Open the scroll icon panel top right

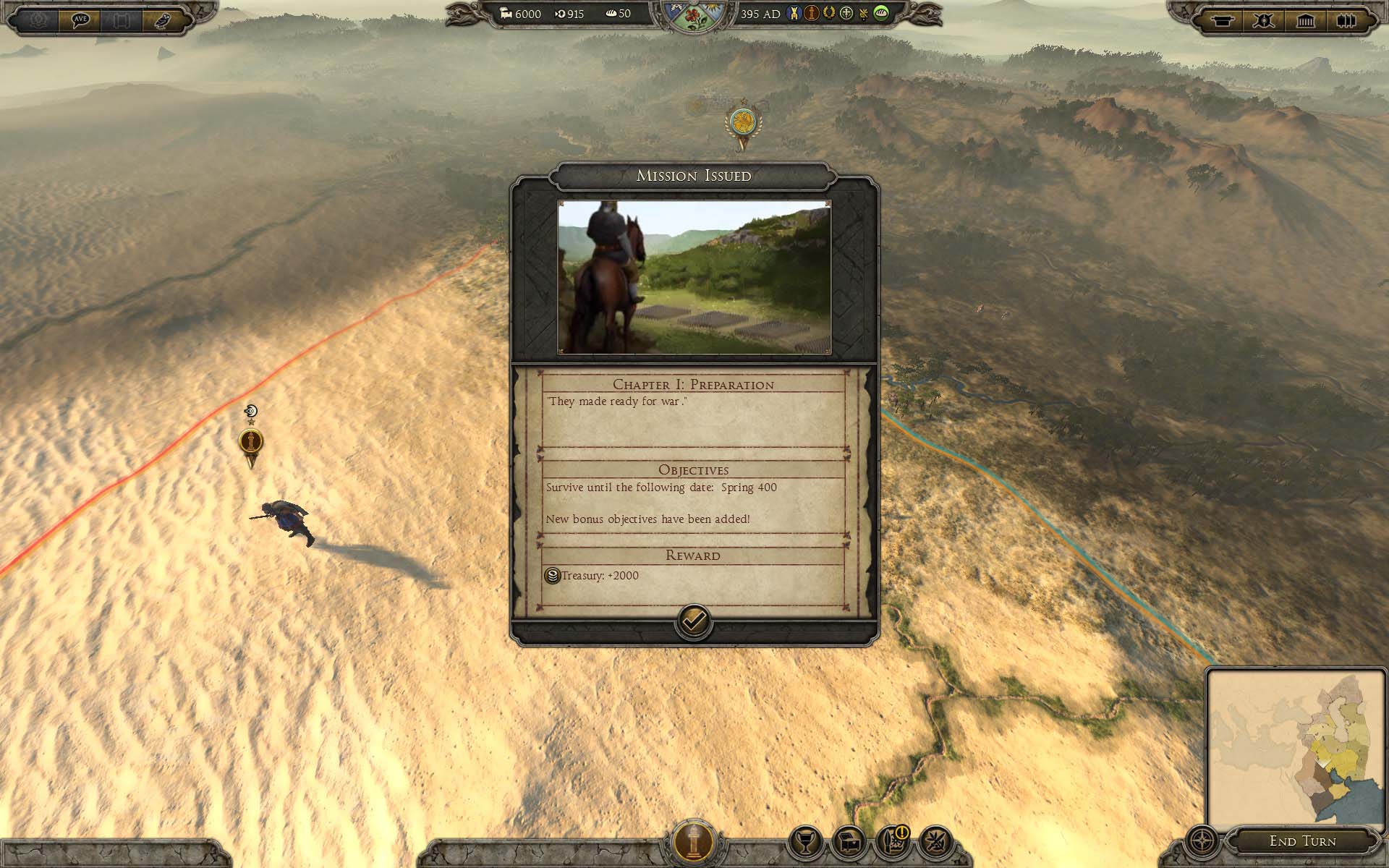coord(1222,20)
